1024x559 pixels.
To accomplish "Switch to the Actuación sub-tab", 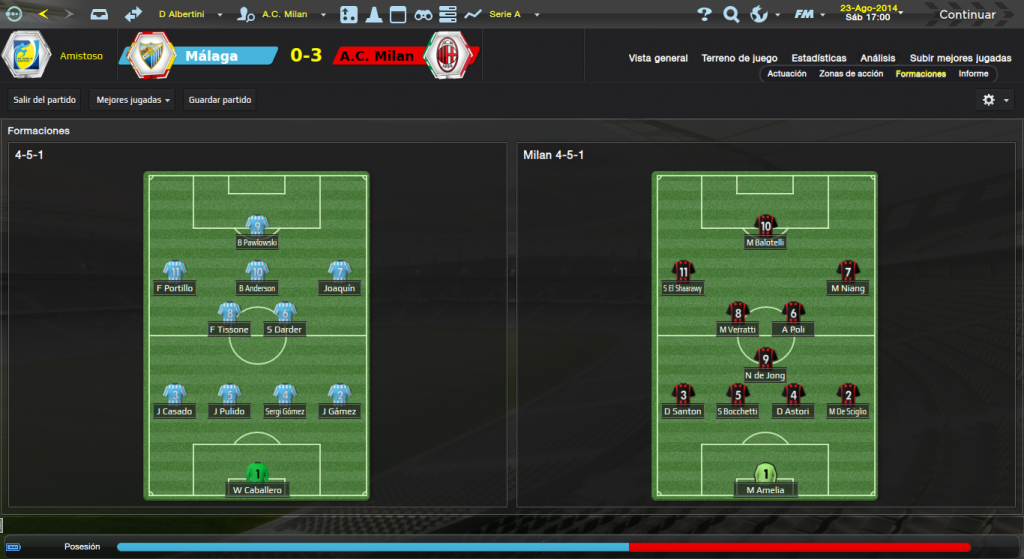I will tap(787, 74).
